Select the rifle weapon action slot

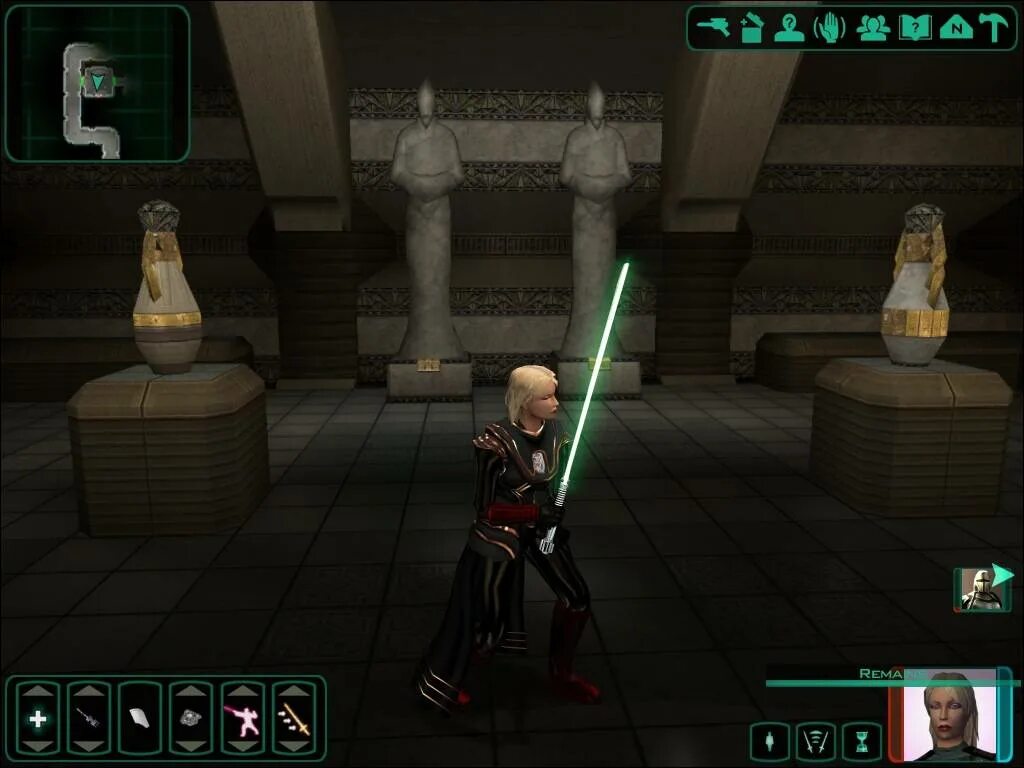(x=89, y=717)
